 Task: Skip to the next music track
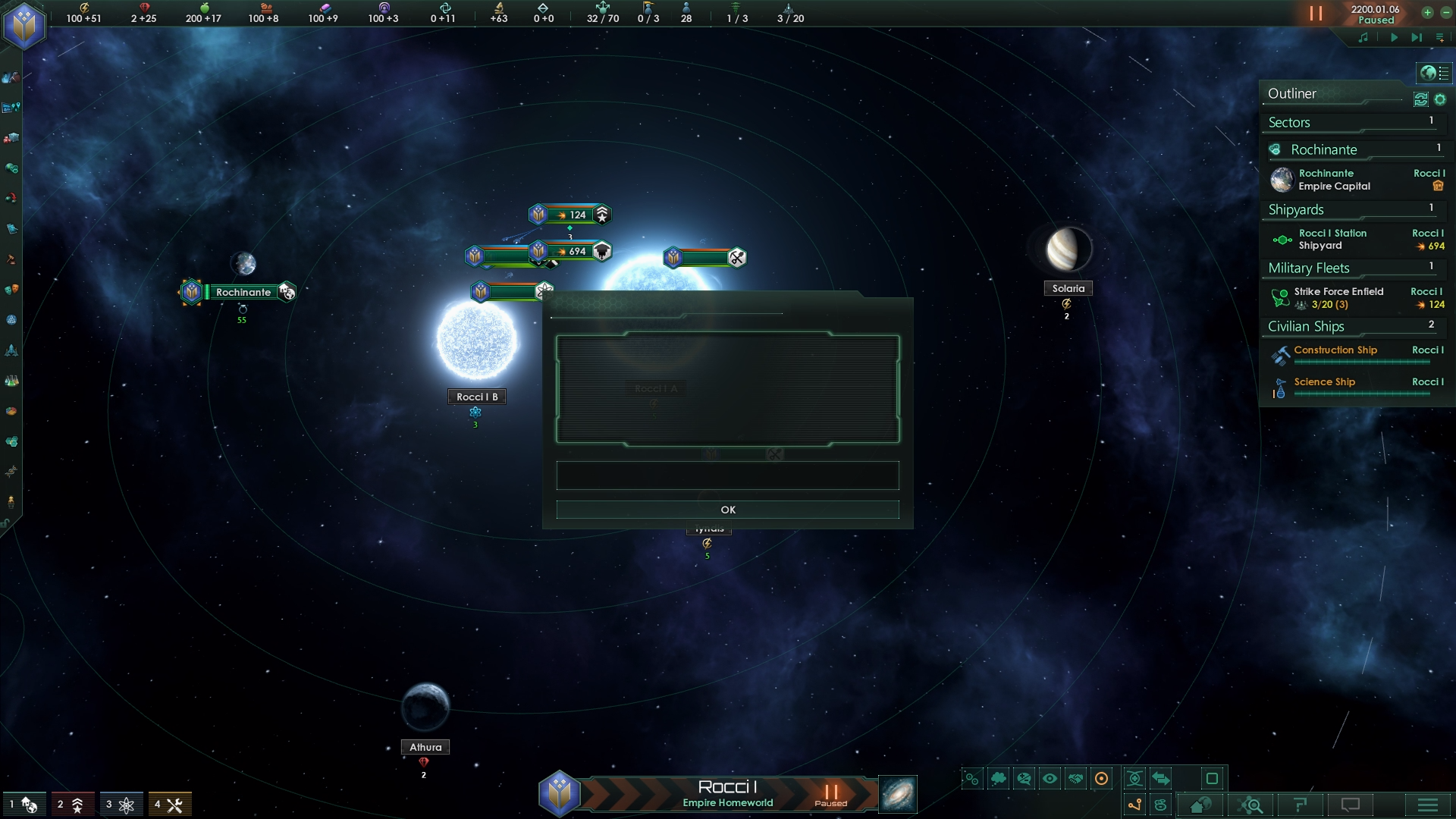click(x=1416, y=37)
